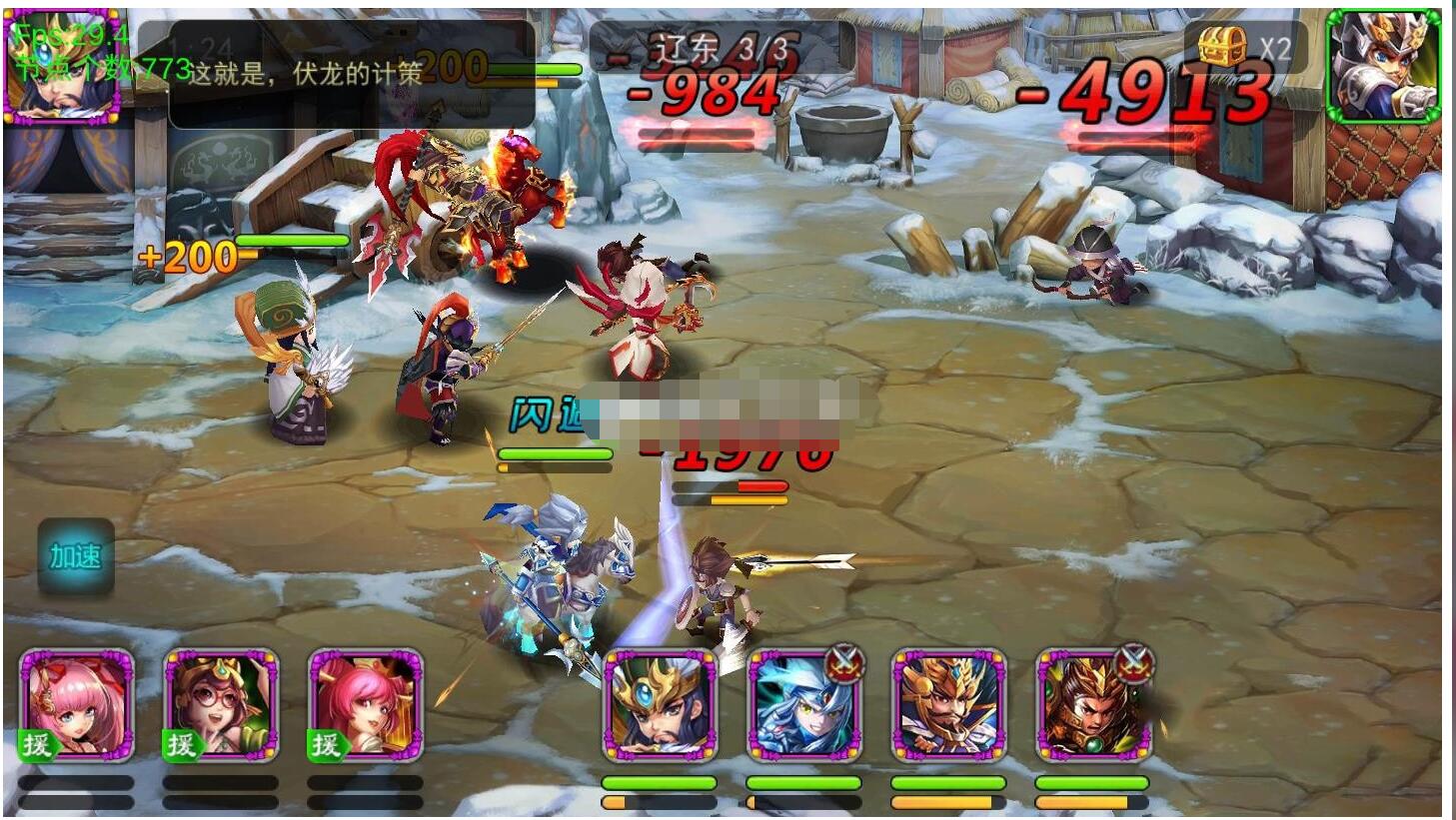Image resolution: width=1456 pixels, height=820 pixels.
Task: Tap the 1:24 battle timer display
Action: 200,45
